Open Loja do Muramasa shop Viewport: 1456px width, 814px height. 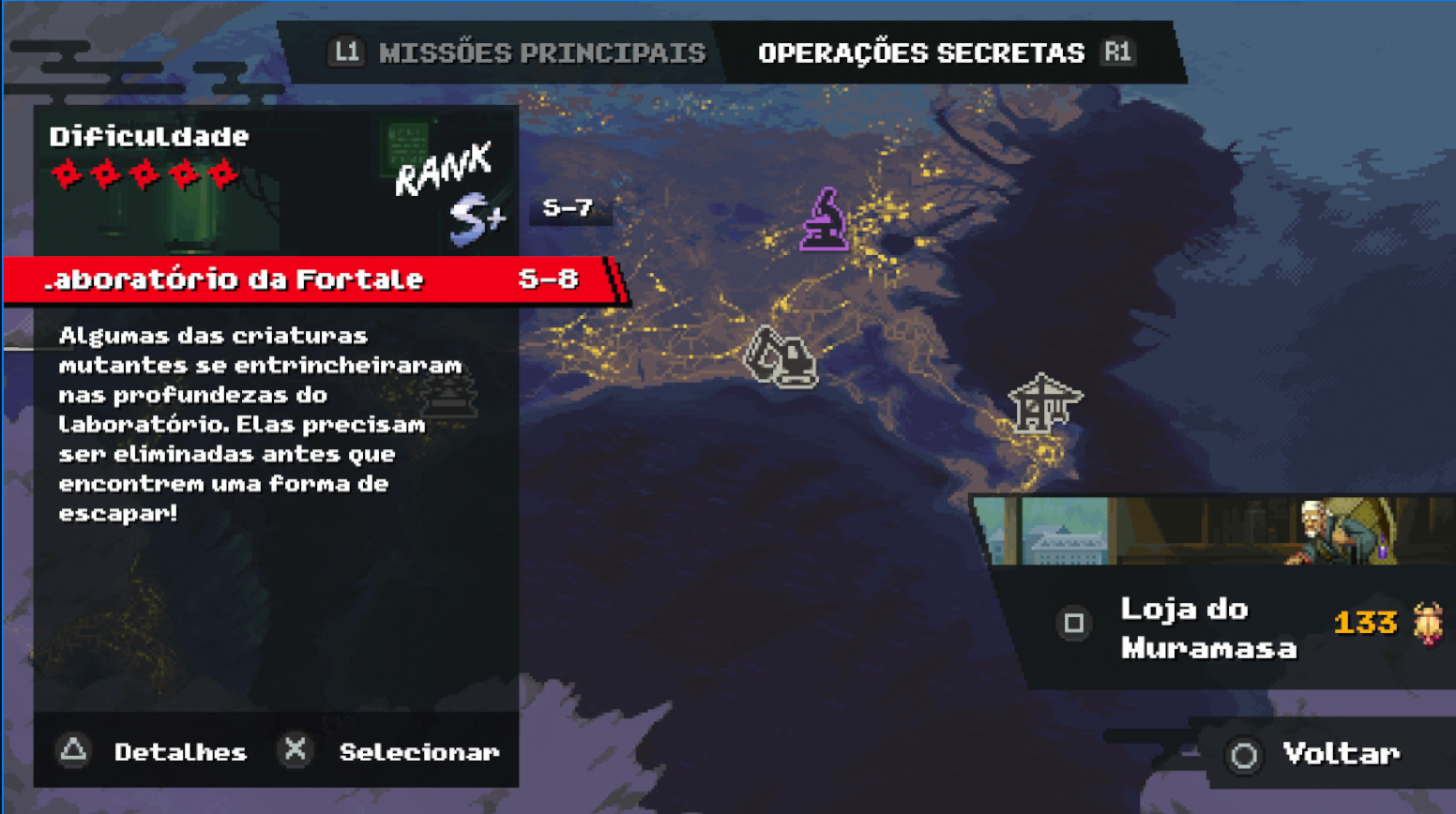[x=1207, y=627]
